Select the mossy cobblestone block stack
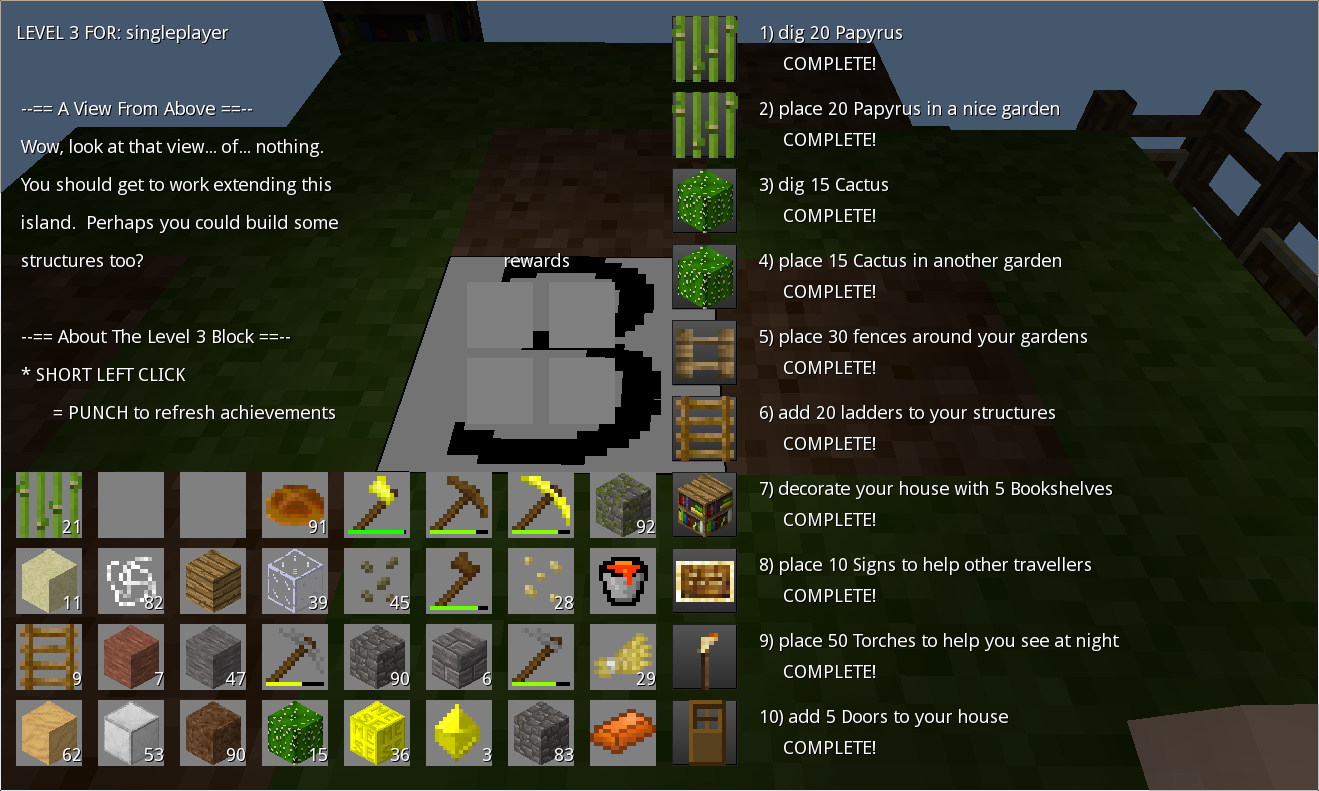 (x=623, y=505)
